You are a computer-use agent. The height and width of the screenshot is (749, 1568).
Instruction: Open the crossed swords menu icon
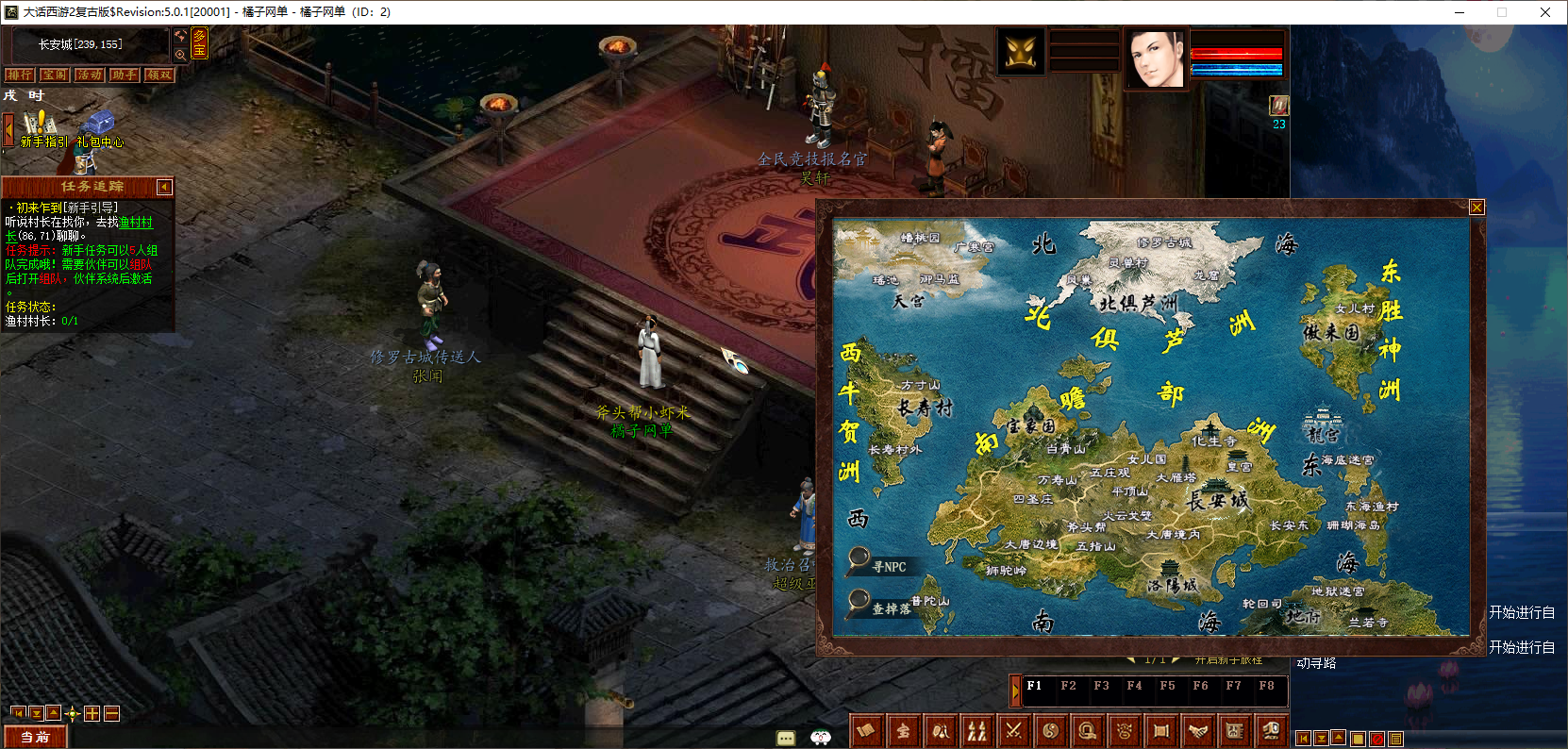point(1013,730)
